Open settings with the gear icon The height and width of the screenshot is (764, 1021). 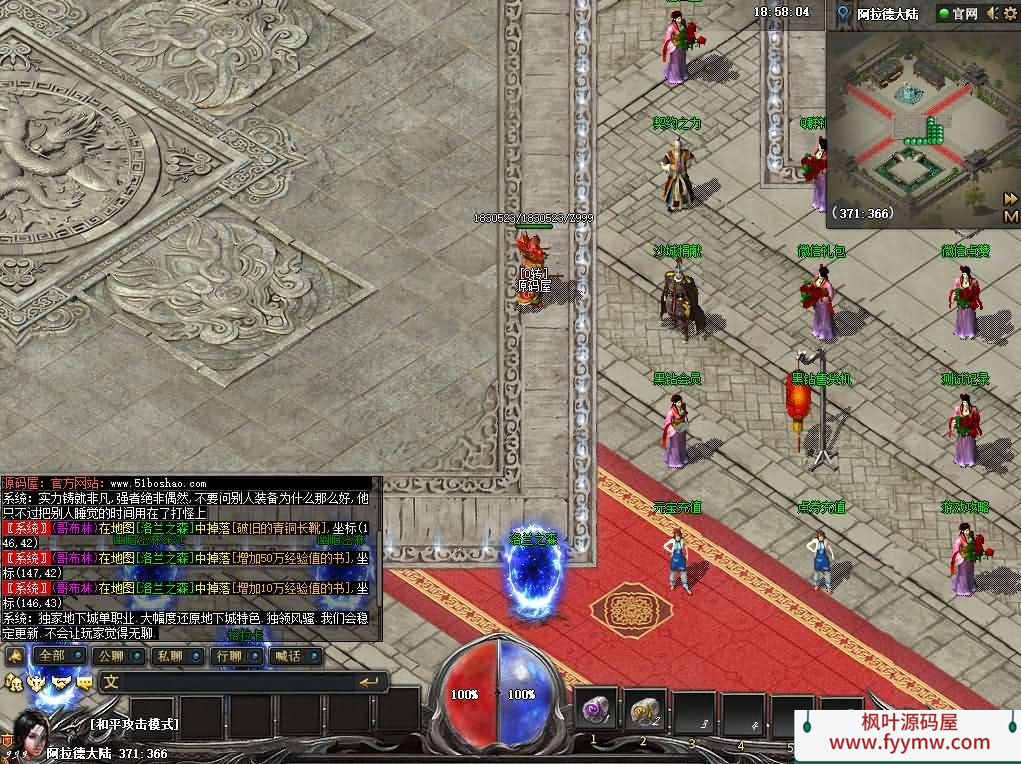click(x=1010, y=13)
